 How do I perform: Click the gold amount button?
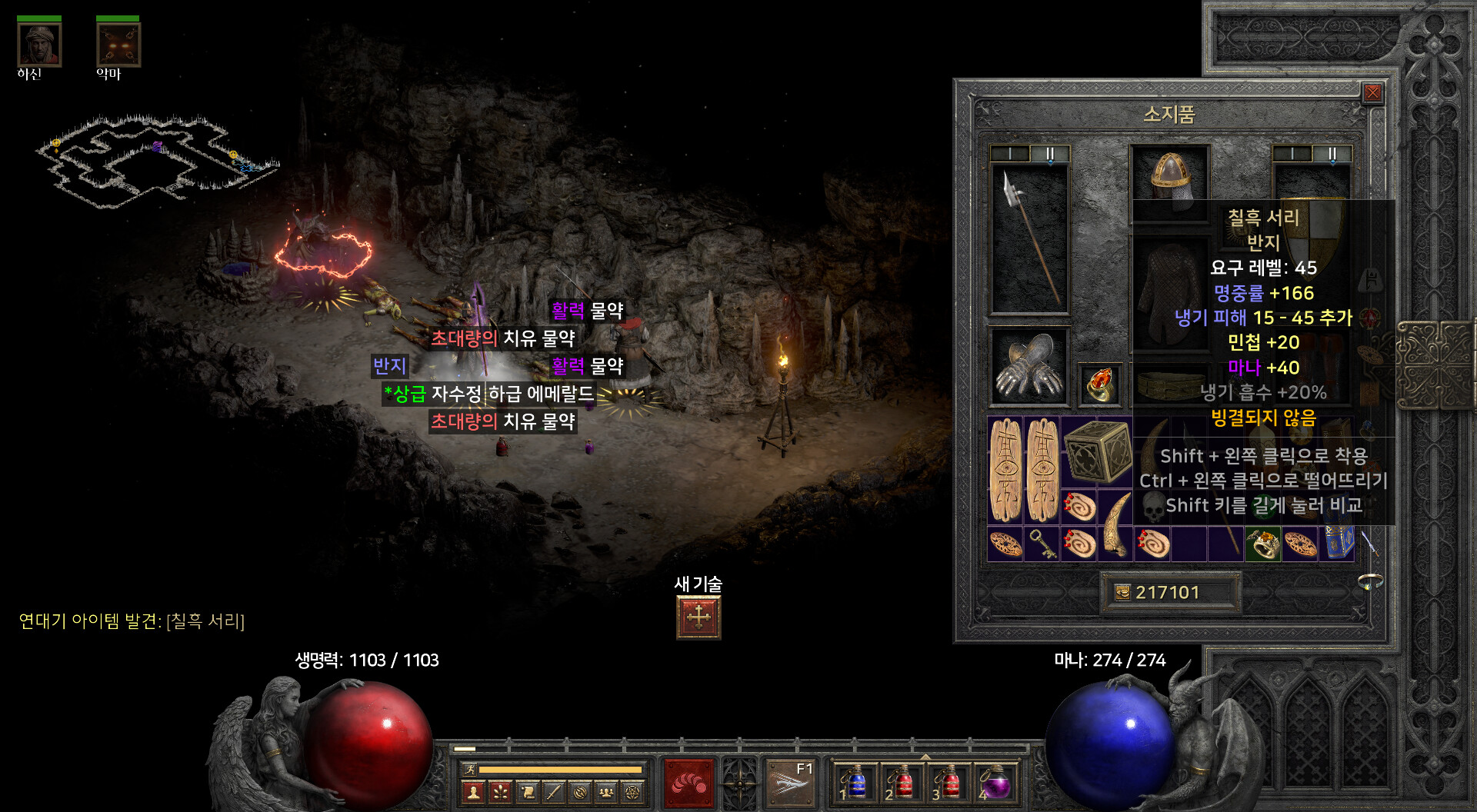1168,592
